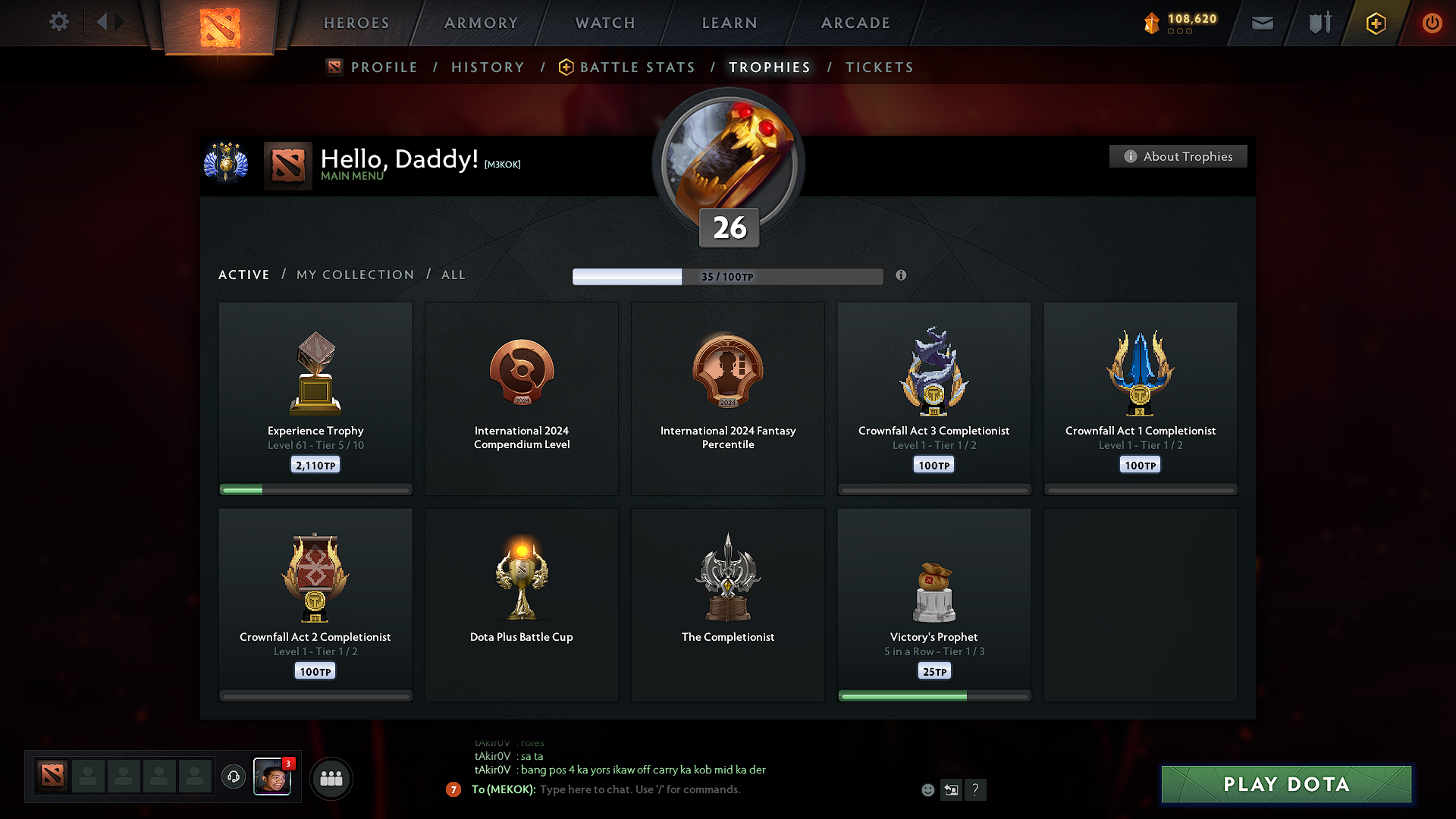Open the Dota Plus hexagon icon
This screenshot has width=1456, height=819.
click(x=1375, y=23)
